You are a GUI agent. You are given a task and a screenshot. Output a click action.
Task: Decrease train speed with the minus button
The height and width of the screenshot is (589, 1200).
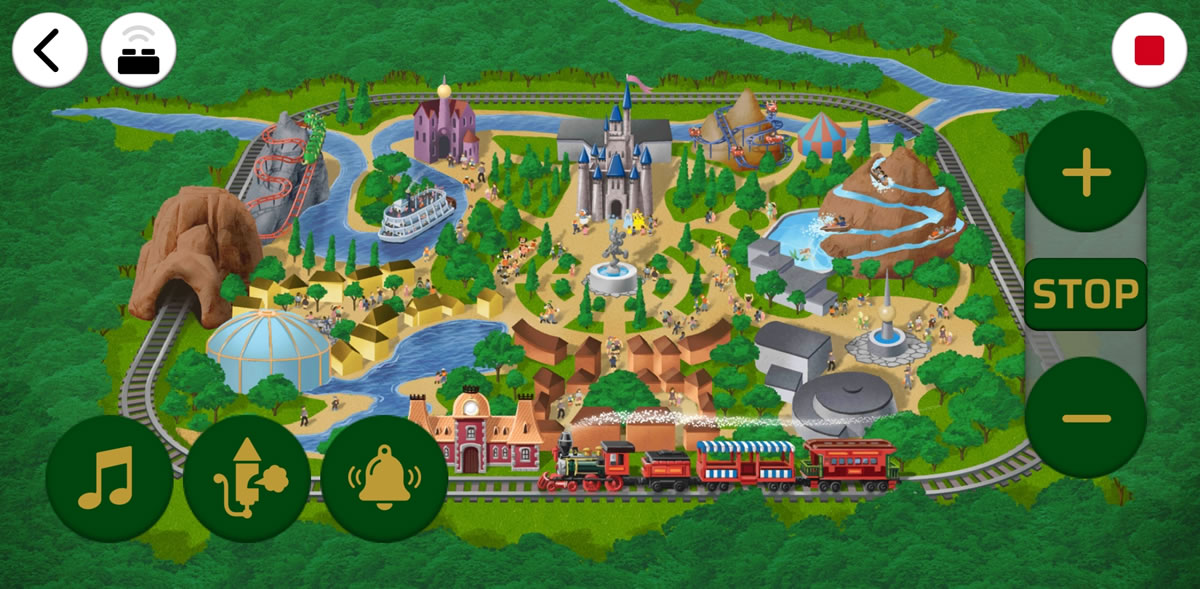(1085, 417)
